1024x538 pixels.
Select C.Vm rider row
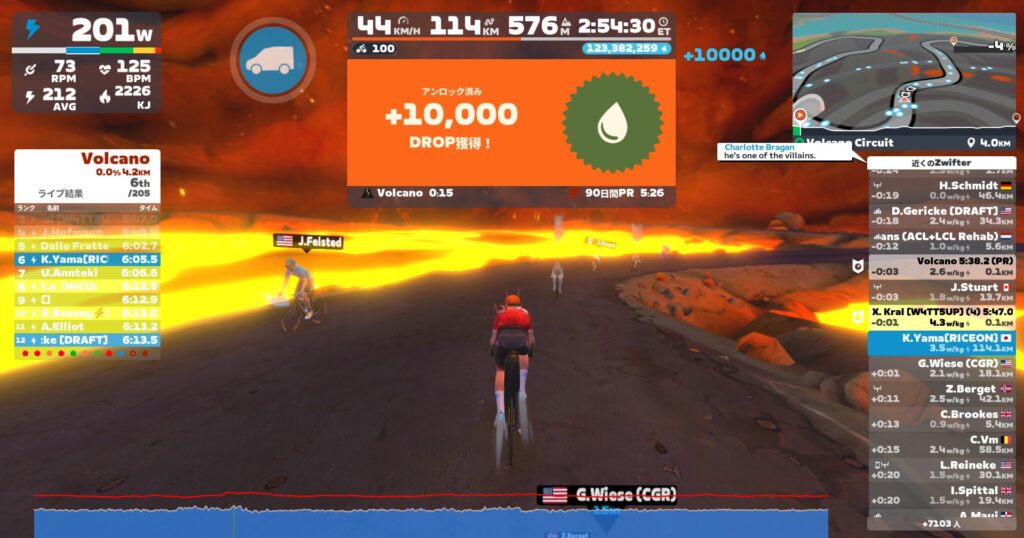pyautogui.click(x=940, y=444)
